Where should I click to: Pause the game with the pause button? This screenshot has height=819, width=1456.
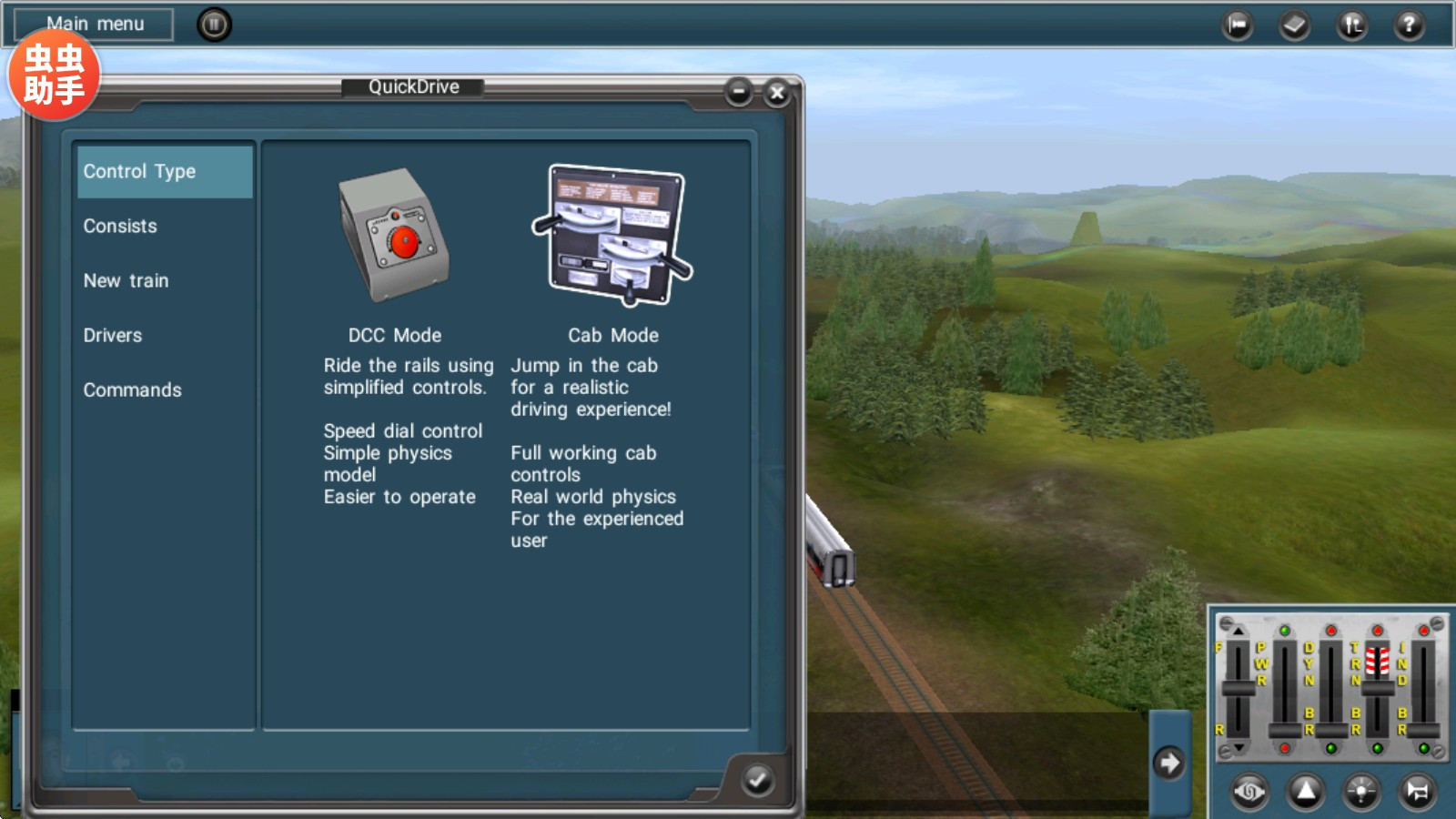point(214,25)
